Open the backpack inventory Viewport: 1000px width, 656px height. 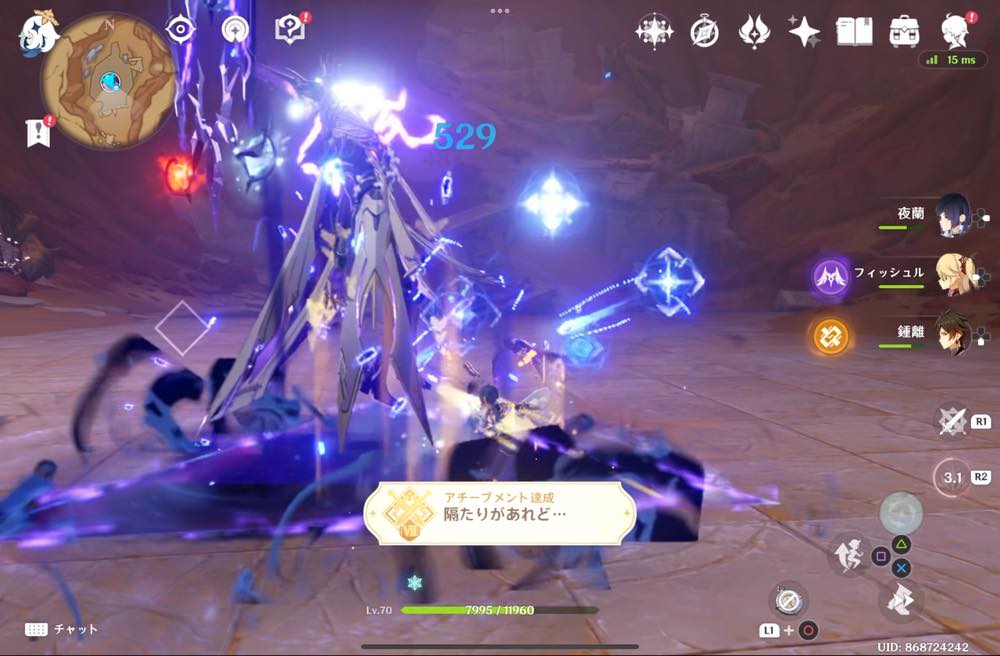pos(904,32)
